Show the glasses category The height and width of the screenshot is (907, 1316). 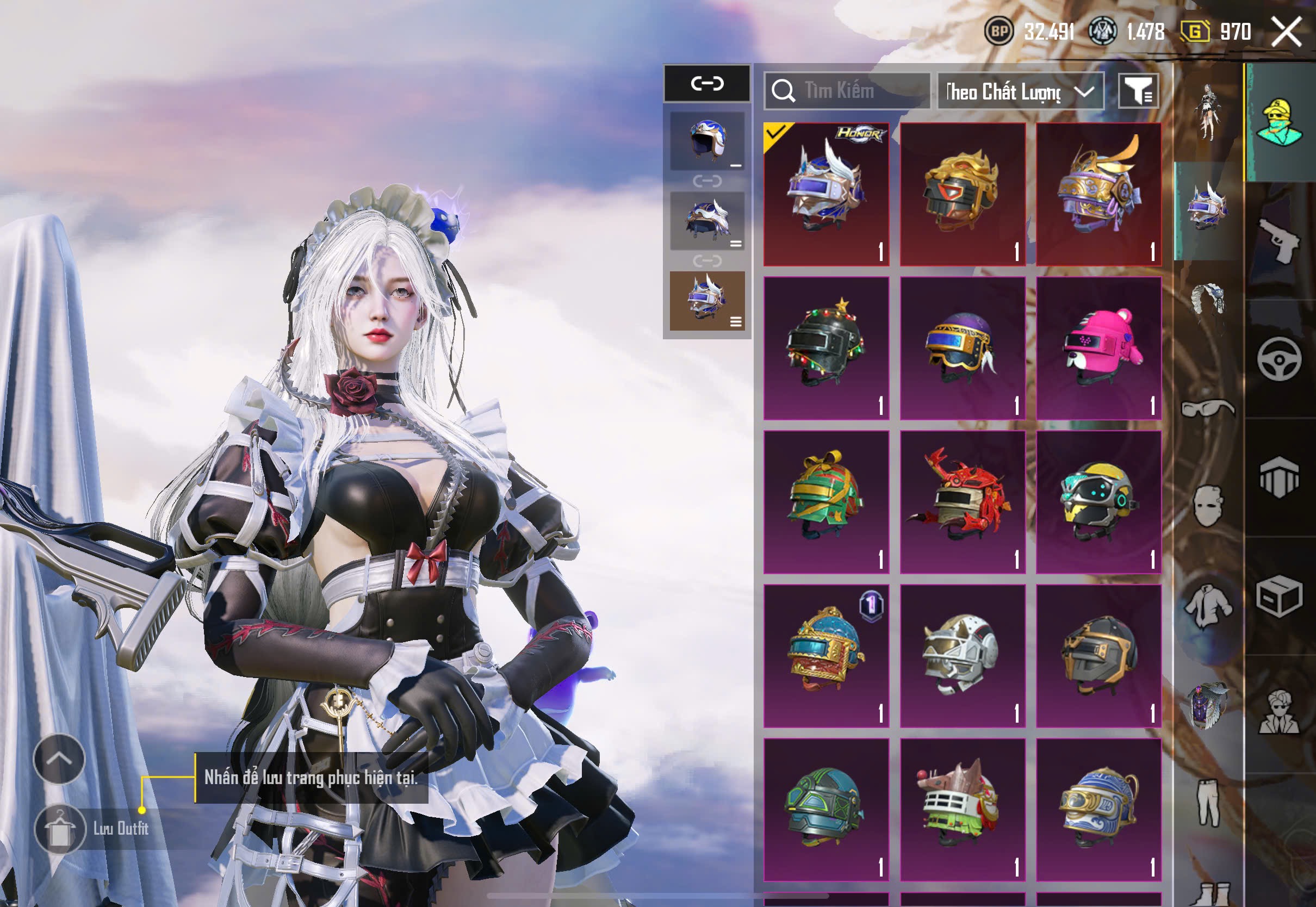click(x=1207, y=408)
